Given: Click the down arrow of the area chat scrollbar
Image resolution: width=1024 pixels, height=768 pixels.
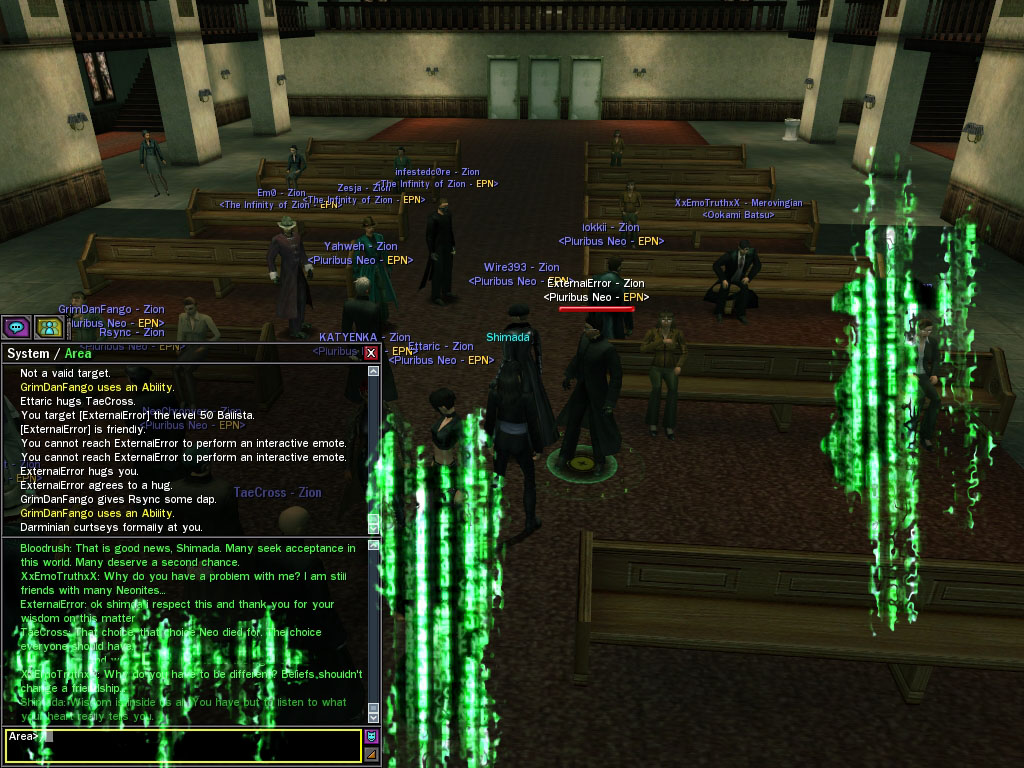Looking at the screenshot, I should (374, 717).
